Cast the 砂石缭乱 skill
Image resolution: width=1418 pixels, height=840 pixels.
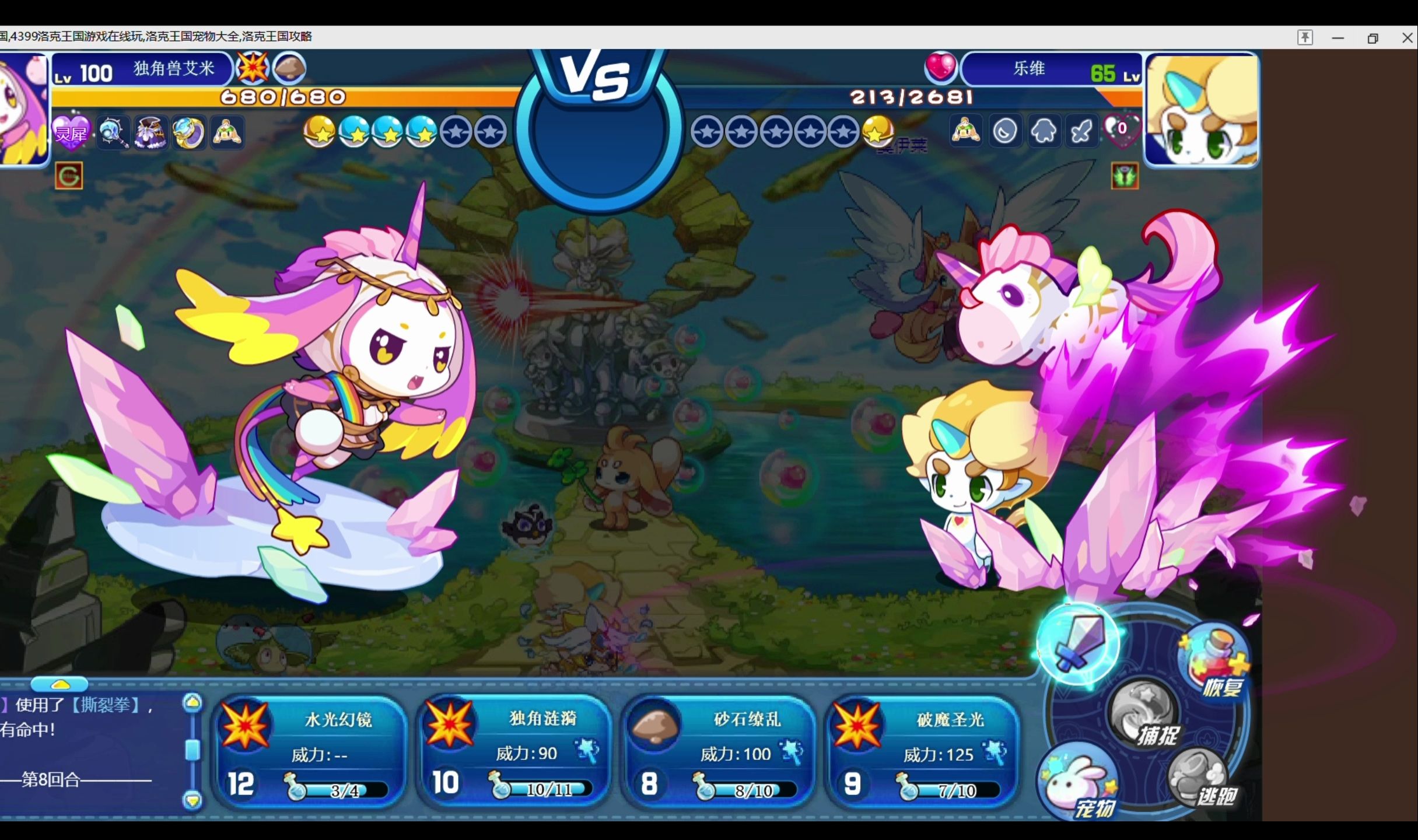(x=719, y=751)
